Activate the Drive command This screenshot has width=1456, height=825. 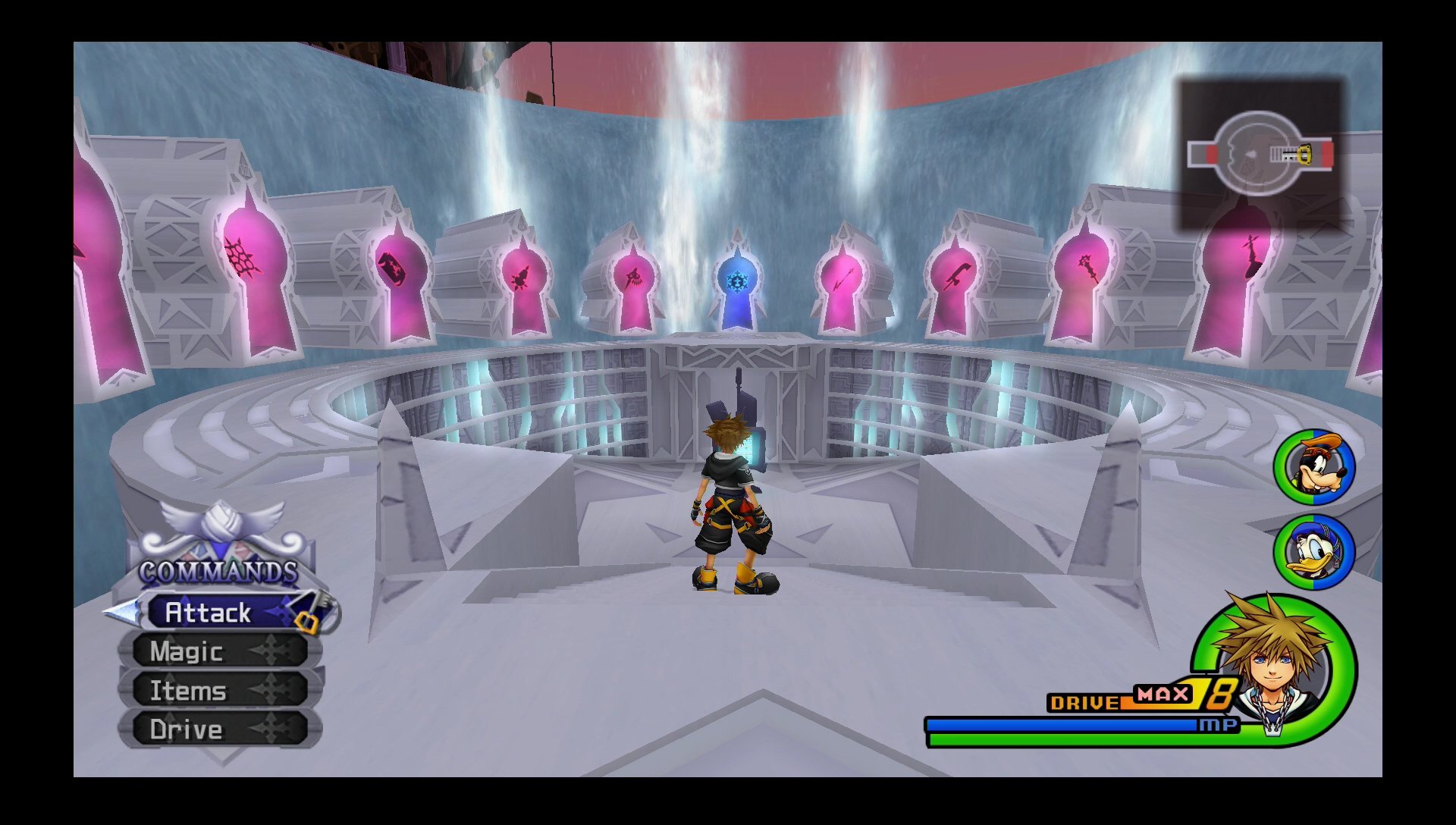(x=218, y=729)
